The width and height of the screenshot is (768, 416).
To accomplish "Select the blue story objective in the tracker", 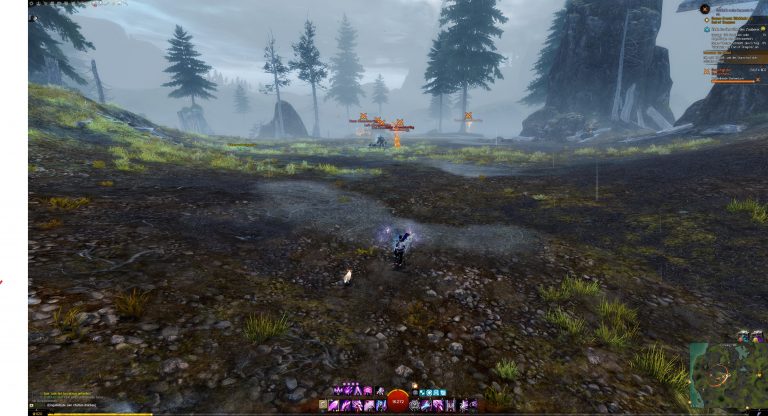I will tap(705, 30).
